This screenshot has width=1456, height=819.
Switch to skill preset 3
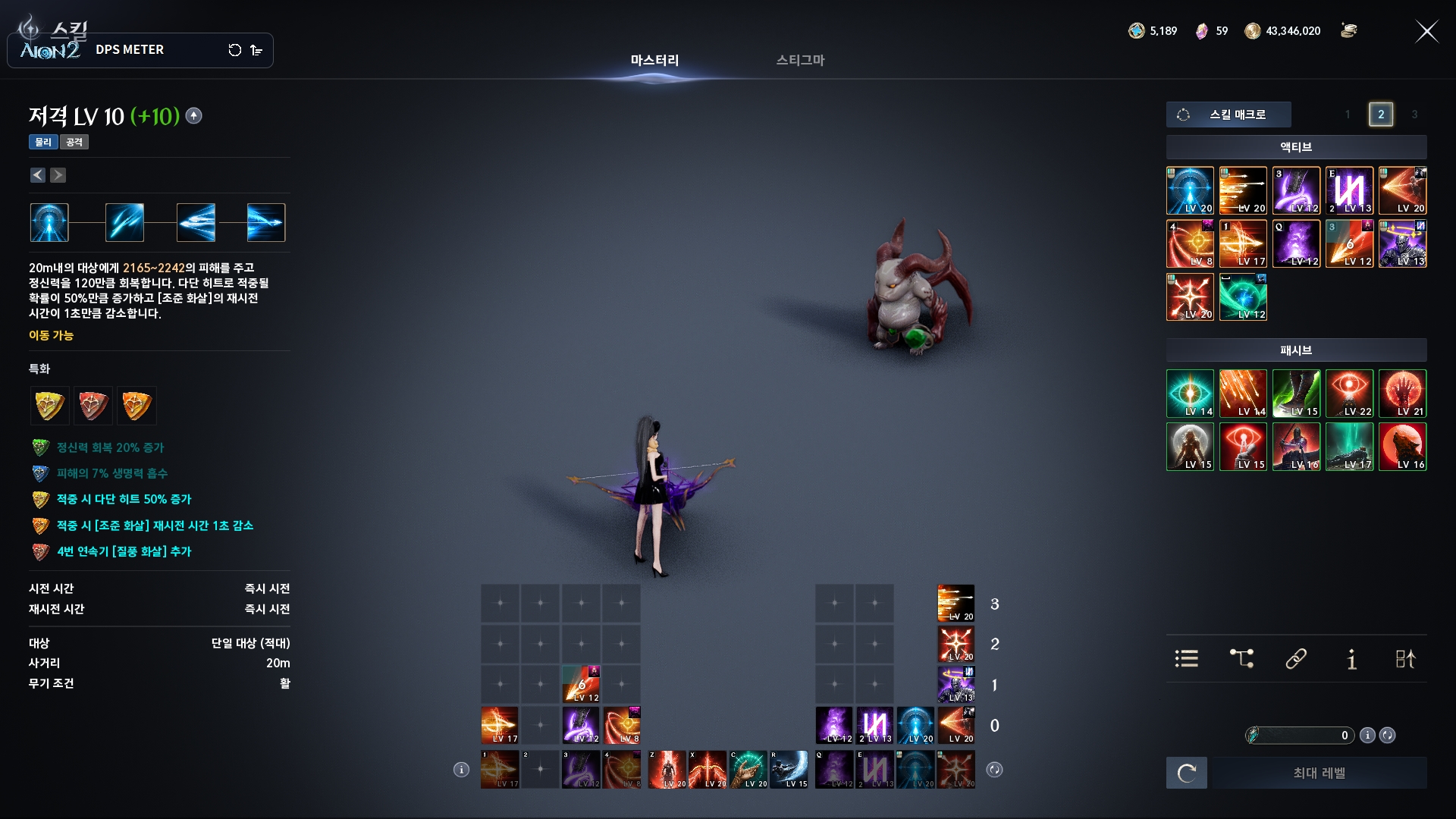pos(1414,115)
